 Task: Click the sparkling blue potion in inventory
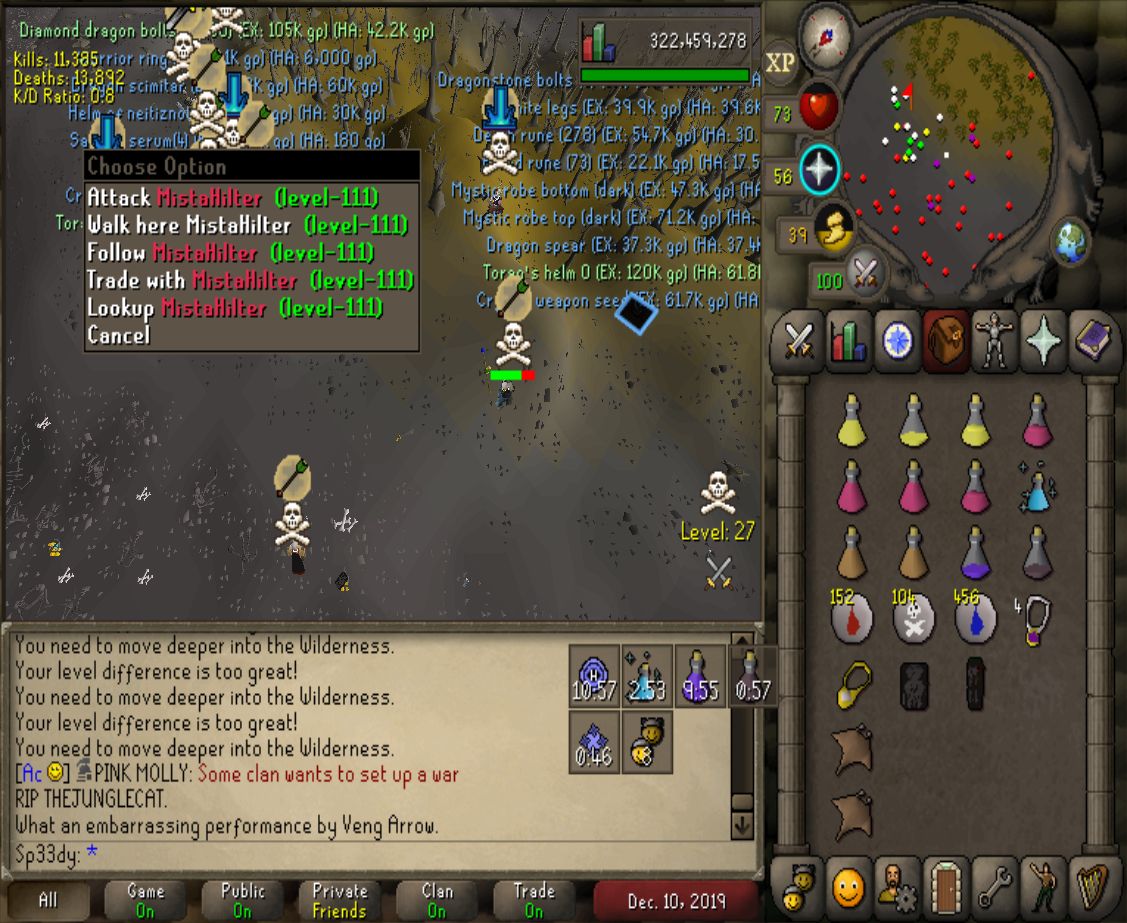coord(1038,487)
